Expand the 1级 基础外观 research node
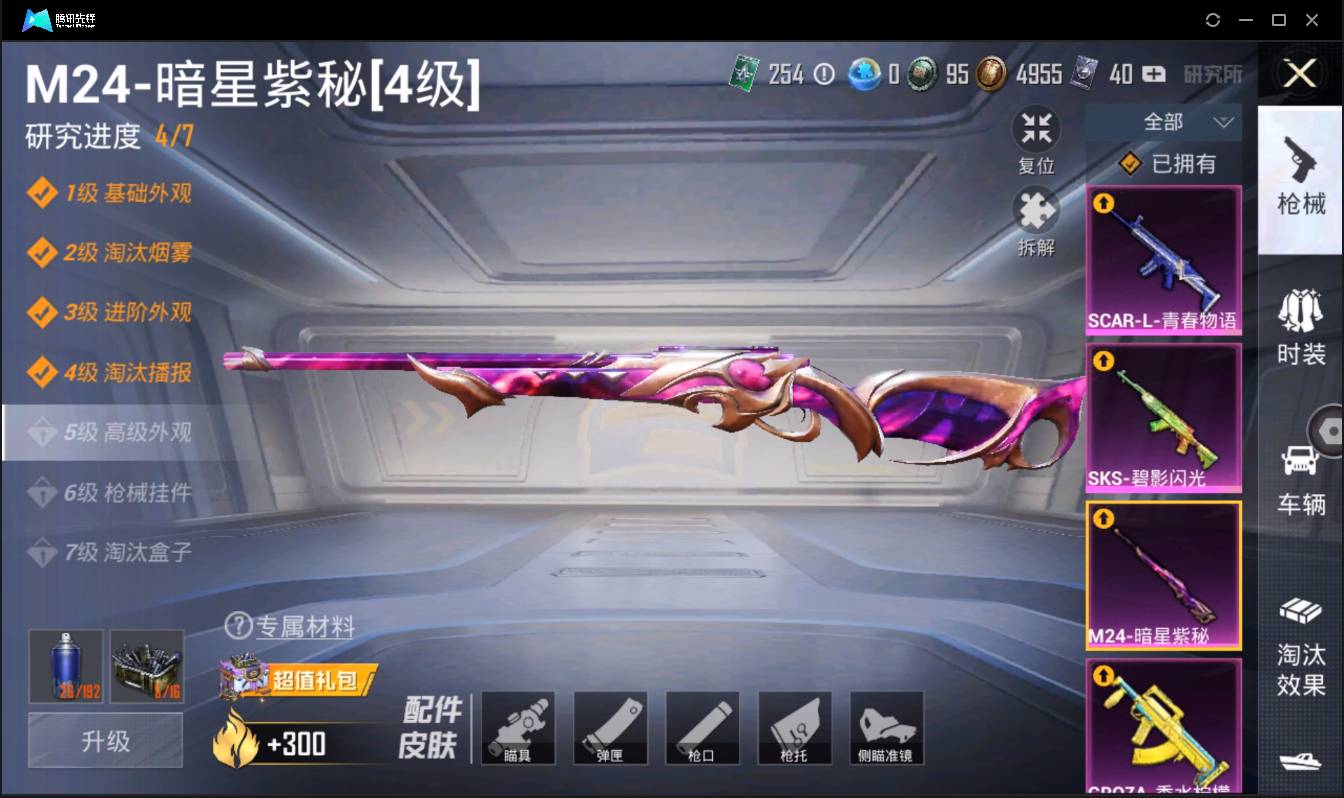Screen dimensions: 1344x798 tap(106, 191)
